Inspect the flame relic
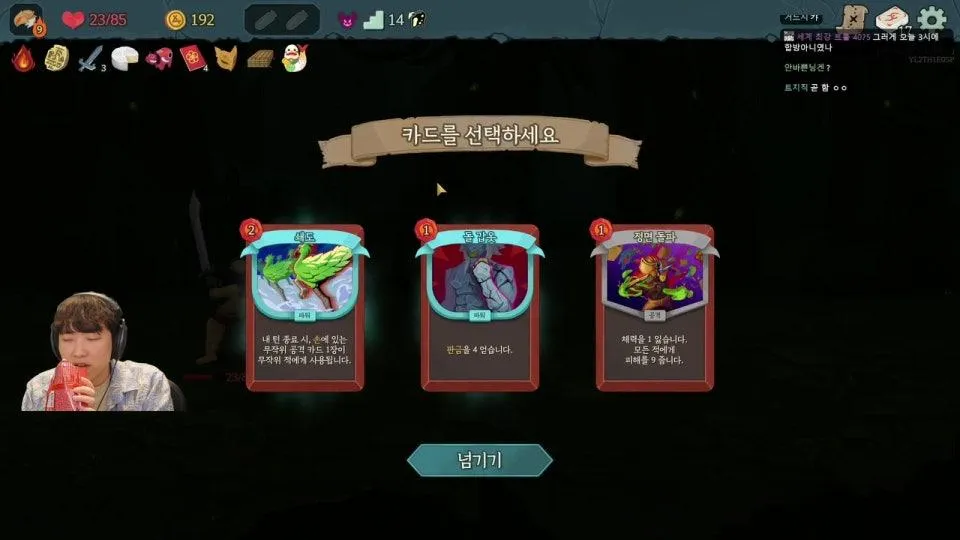 [x=23, y=58]
